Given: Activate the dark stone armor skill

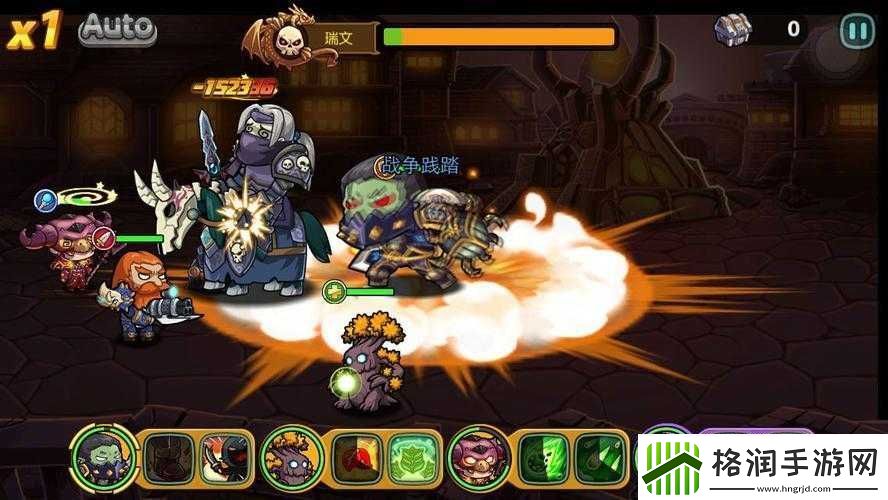Looking at the screenshot, I should 166,459.
